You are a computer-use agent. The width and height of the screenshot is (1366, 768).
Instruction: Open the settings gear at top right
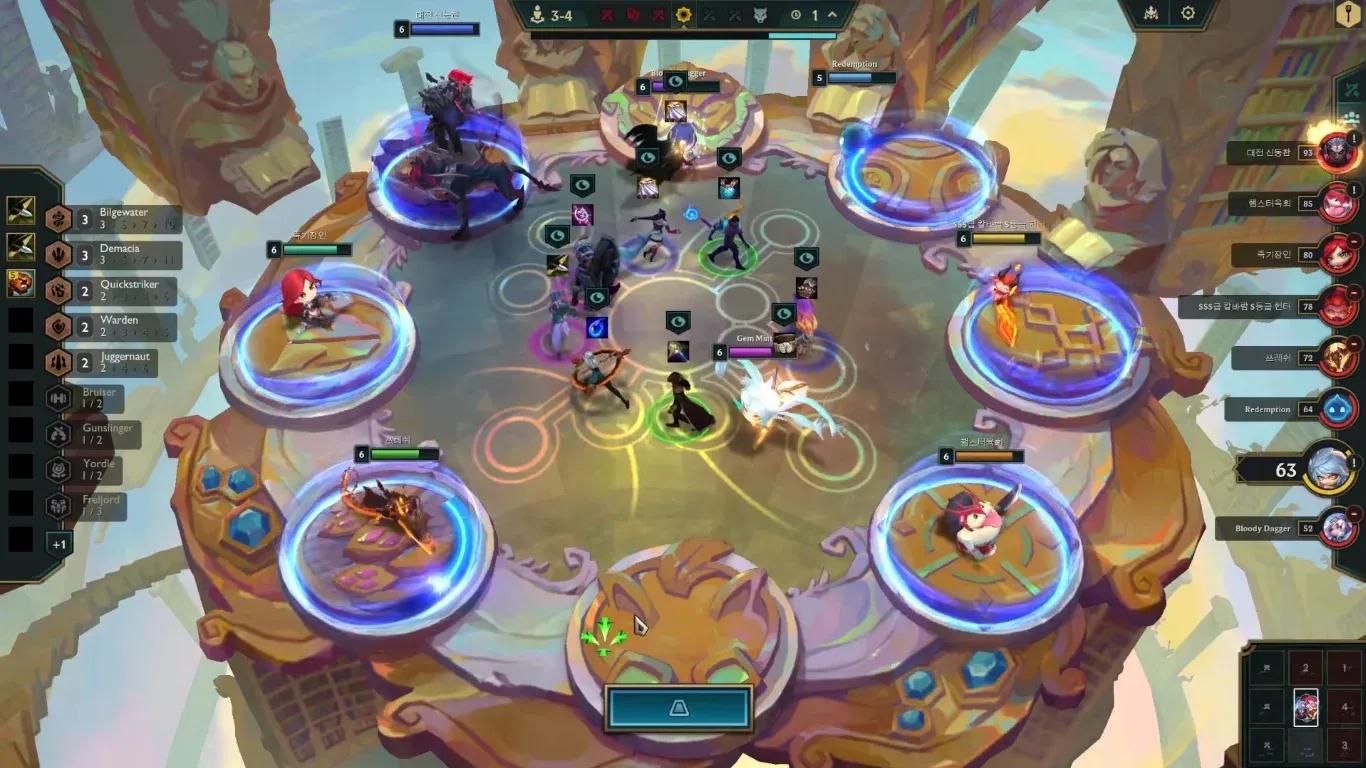coord(1189,12)
